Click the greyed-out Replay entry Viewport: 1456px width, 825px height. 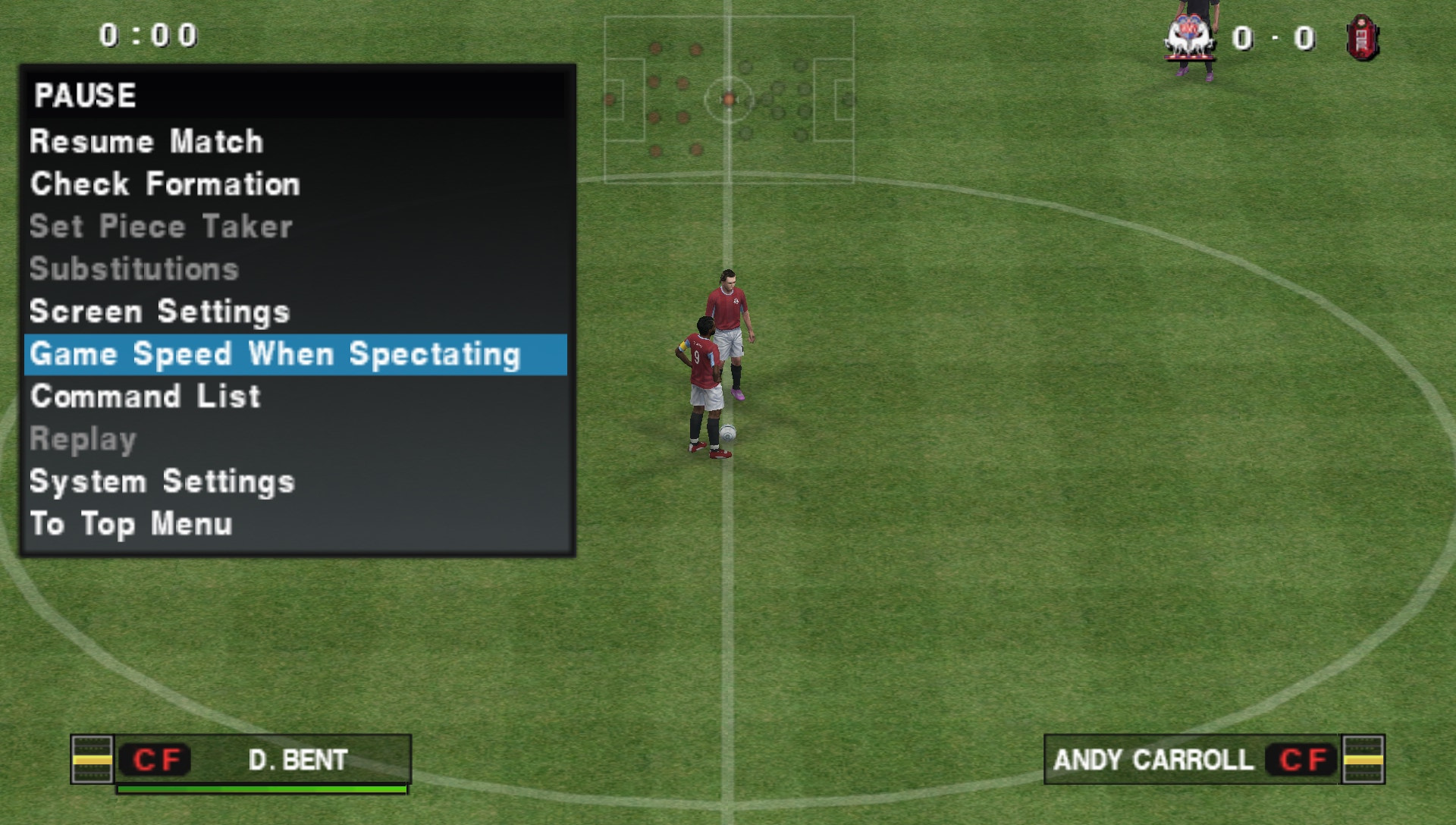click(83, 439)
